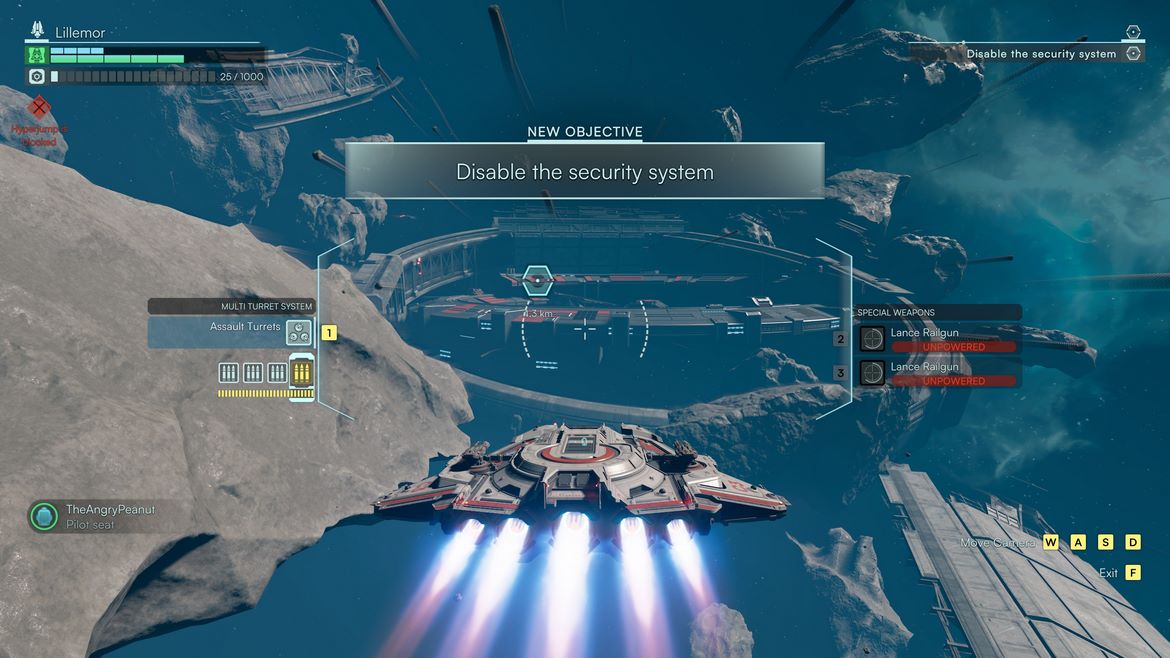Click TheAngryPeanut player avatar

tap(43, 516)
